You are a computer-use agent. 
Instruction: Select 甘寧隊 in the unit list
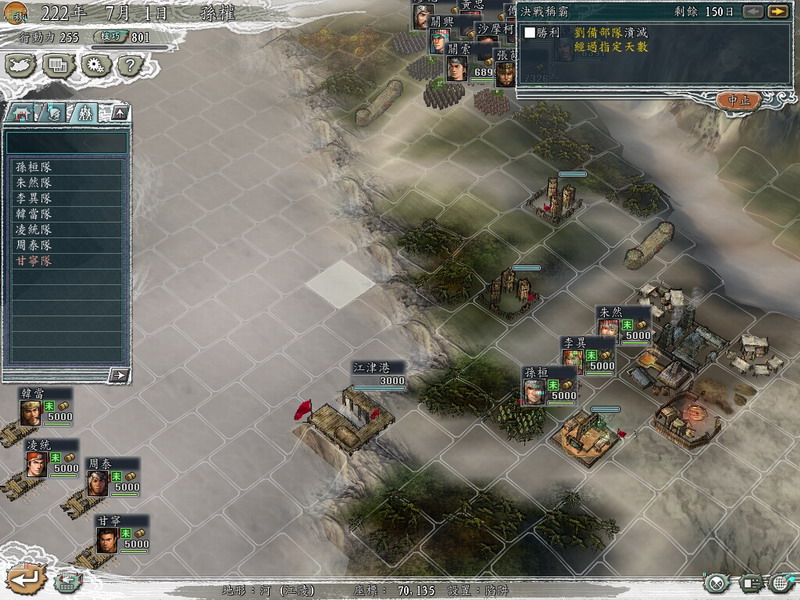point(34,261)
